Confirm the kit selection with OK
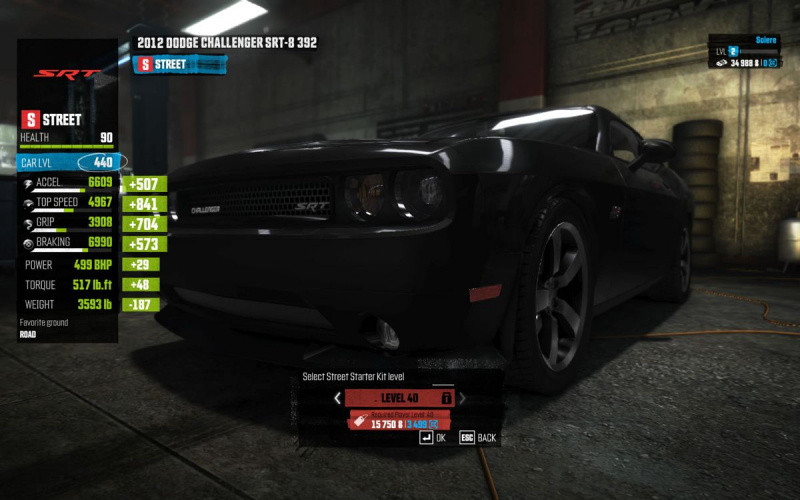The width and height of the screenshot is (800, 500). (433, 438)
